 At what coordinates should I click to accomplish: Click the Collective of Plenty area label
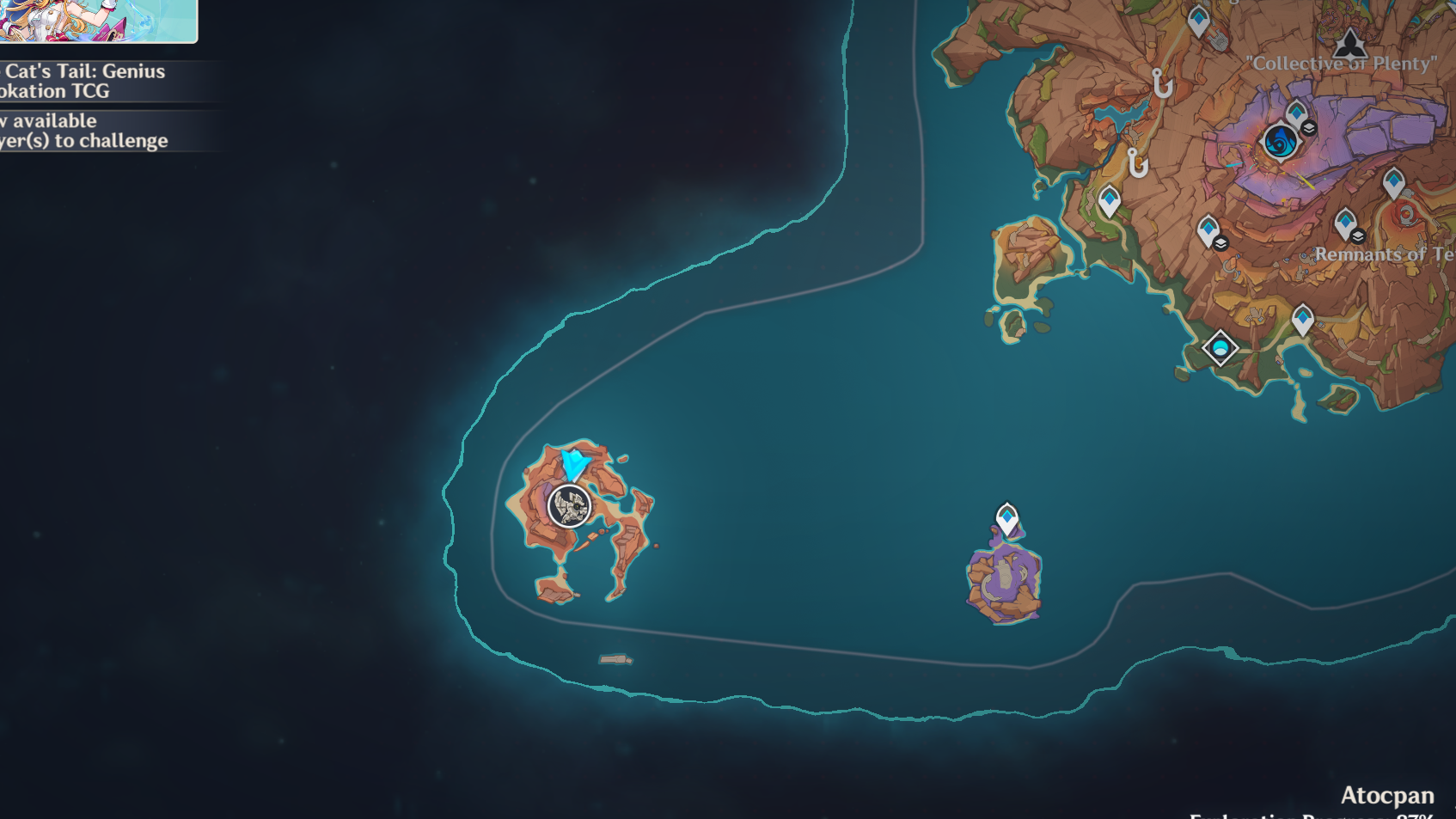(x=1339, y=62)
